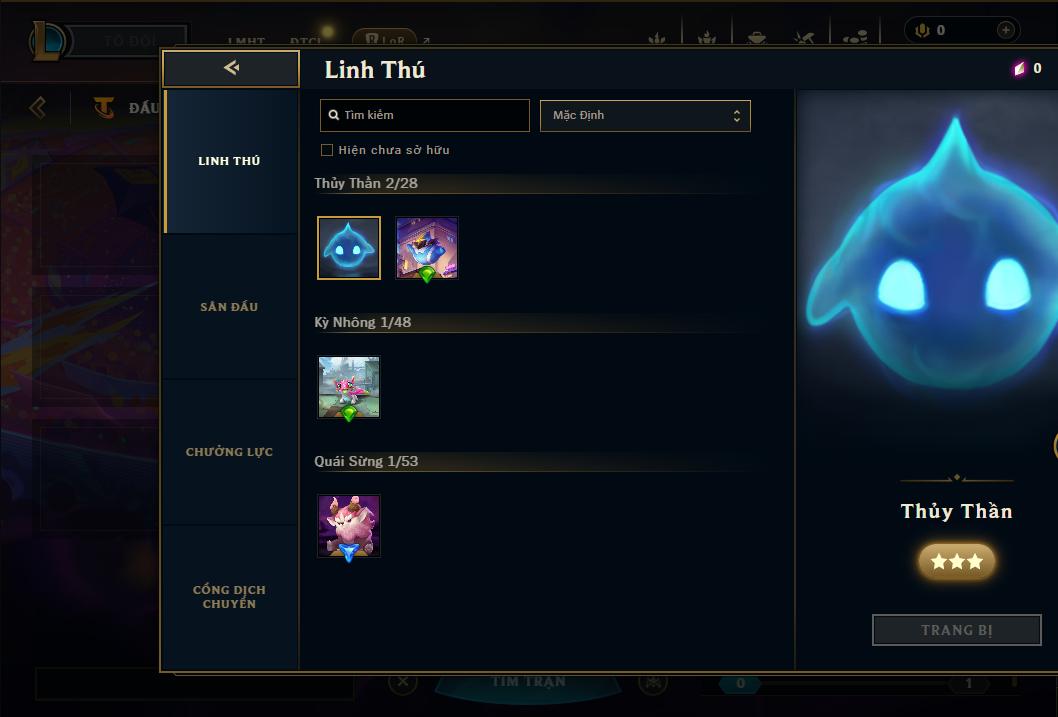Click the Trang Bị equip button
Viewport: 1058px width, 717px height.
956,630
